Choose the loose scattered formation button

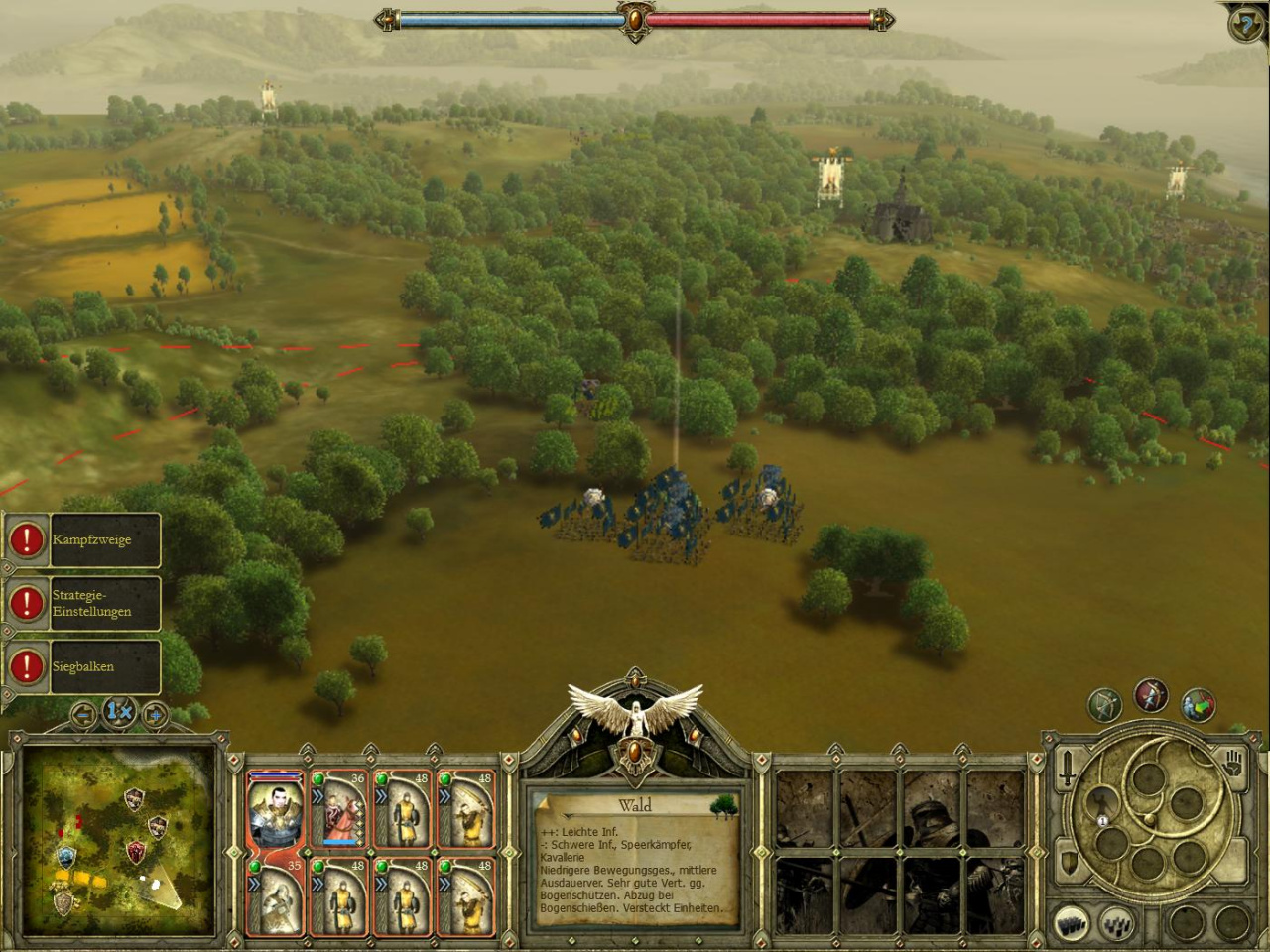(1117, 924)
